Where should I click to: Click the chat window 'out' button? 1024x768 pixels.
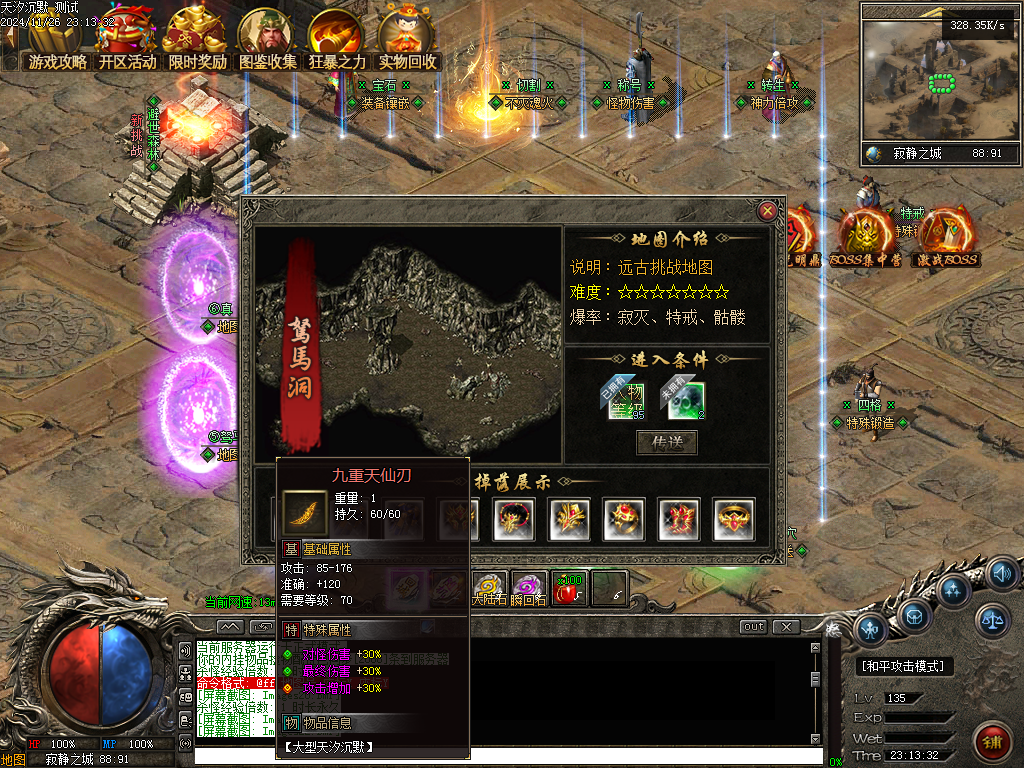[x=753, y=627]
